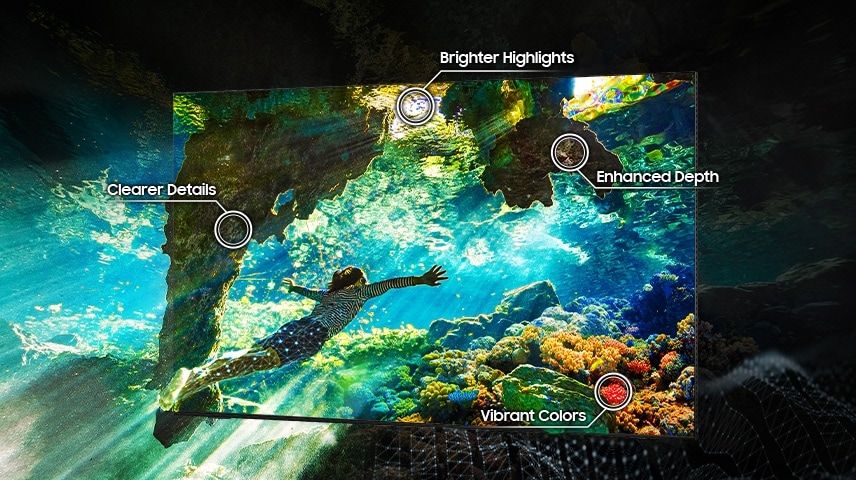The image size is (856, 480).
Task: Choose the Vibrant Colors hotspot circle
Action: click(612, 391)
